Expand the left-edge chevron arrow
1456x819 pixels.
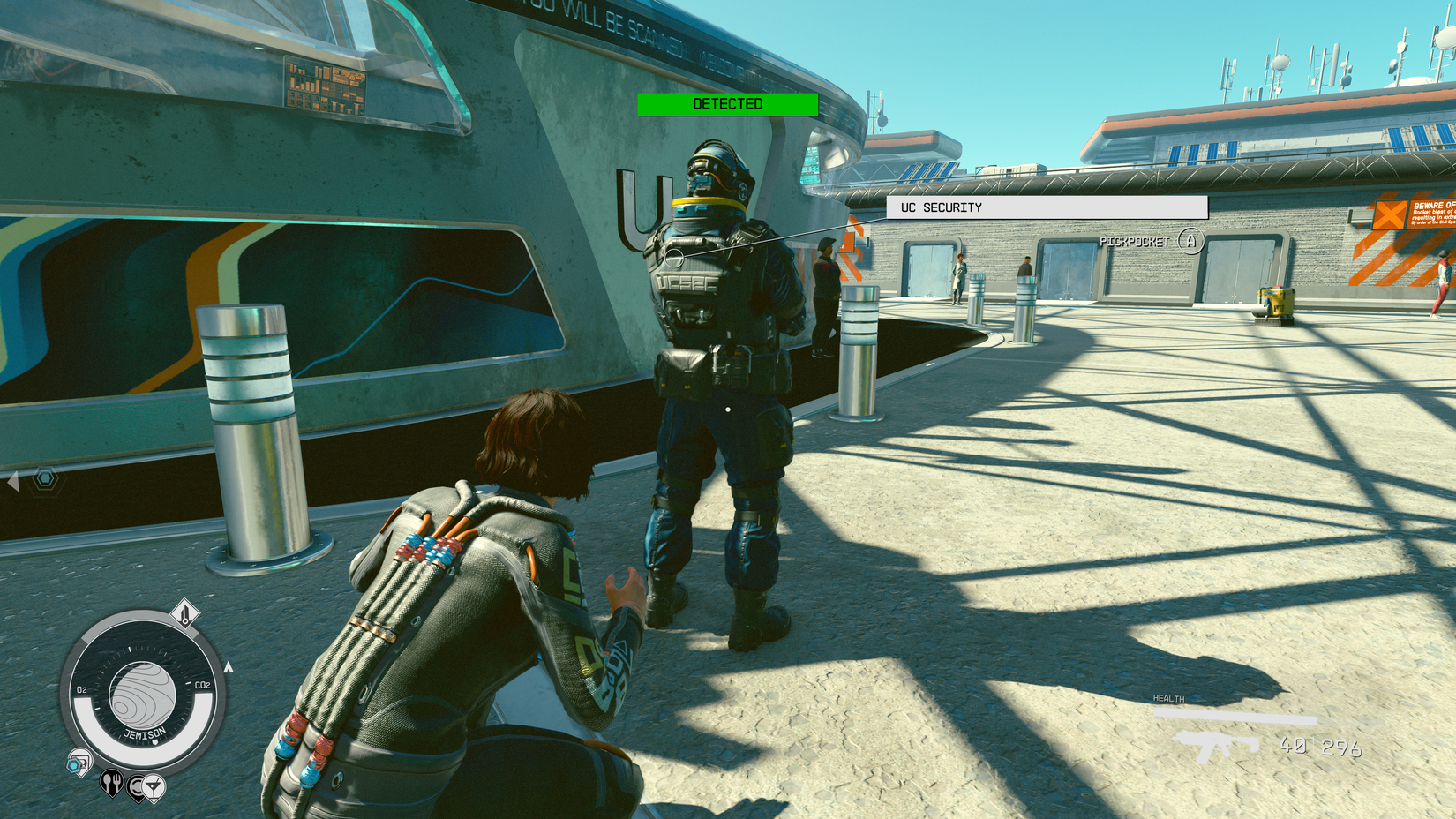[13, 480]
